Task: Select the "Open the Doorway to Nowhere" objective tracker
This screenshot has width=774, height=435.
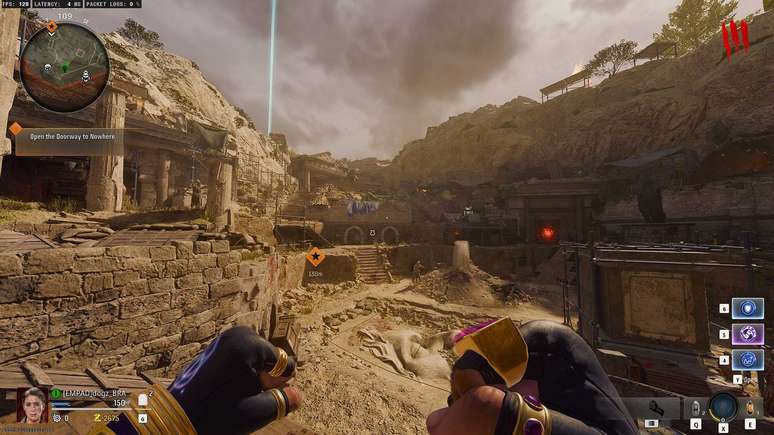Action: (x=62, y=137)
